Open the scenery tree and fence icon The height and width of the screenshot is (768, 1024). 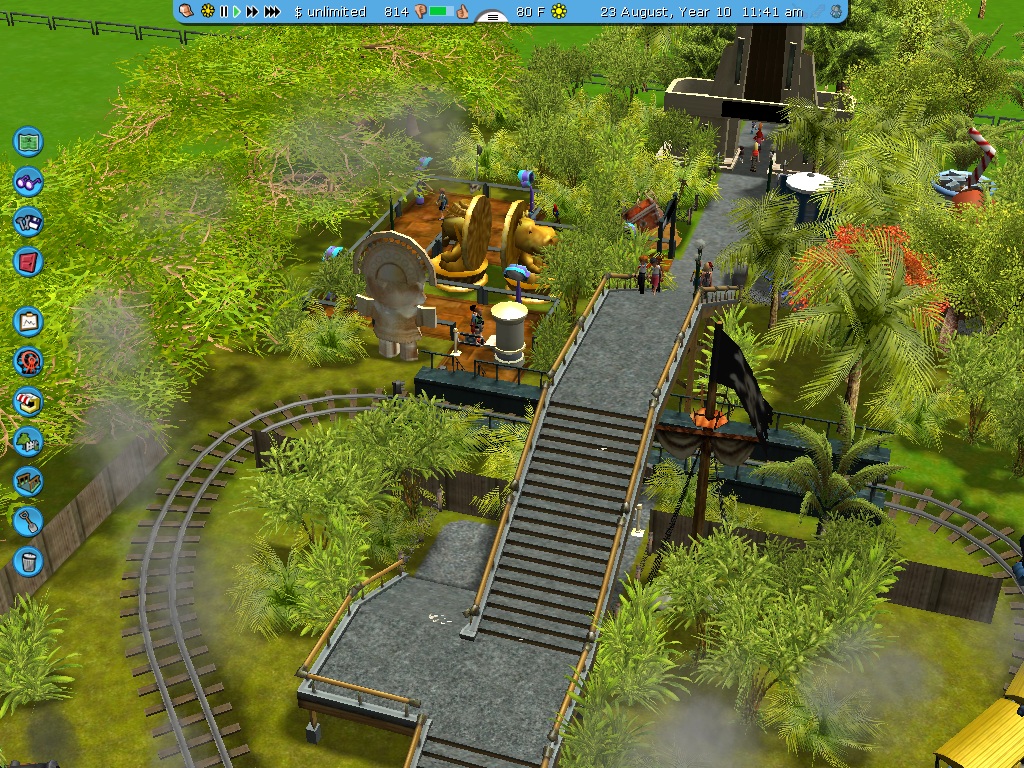pyautogui.click(x=28, y=441)
